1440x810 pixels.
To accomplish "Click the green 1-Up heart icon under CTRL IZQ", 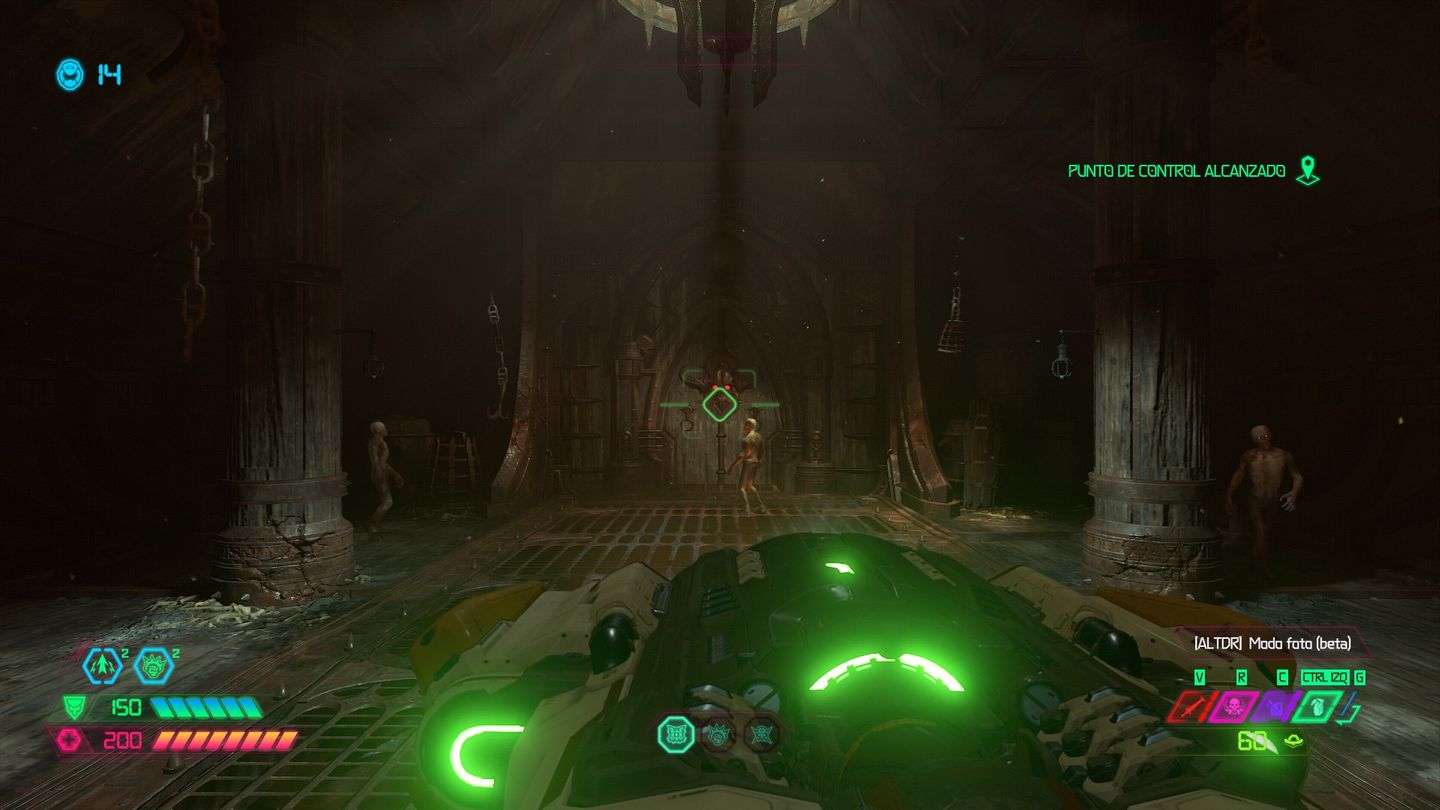I will pos(1318,707).
